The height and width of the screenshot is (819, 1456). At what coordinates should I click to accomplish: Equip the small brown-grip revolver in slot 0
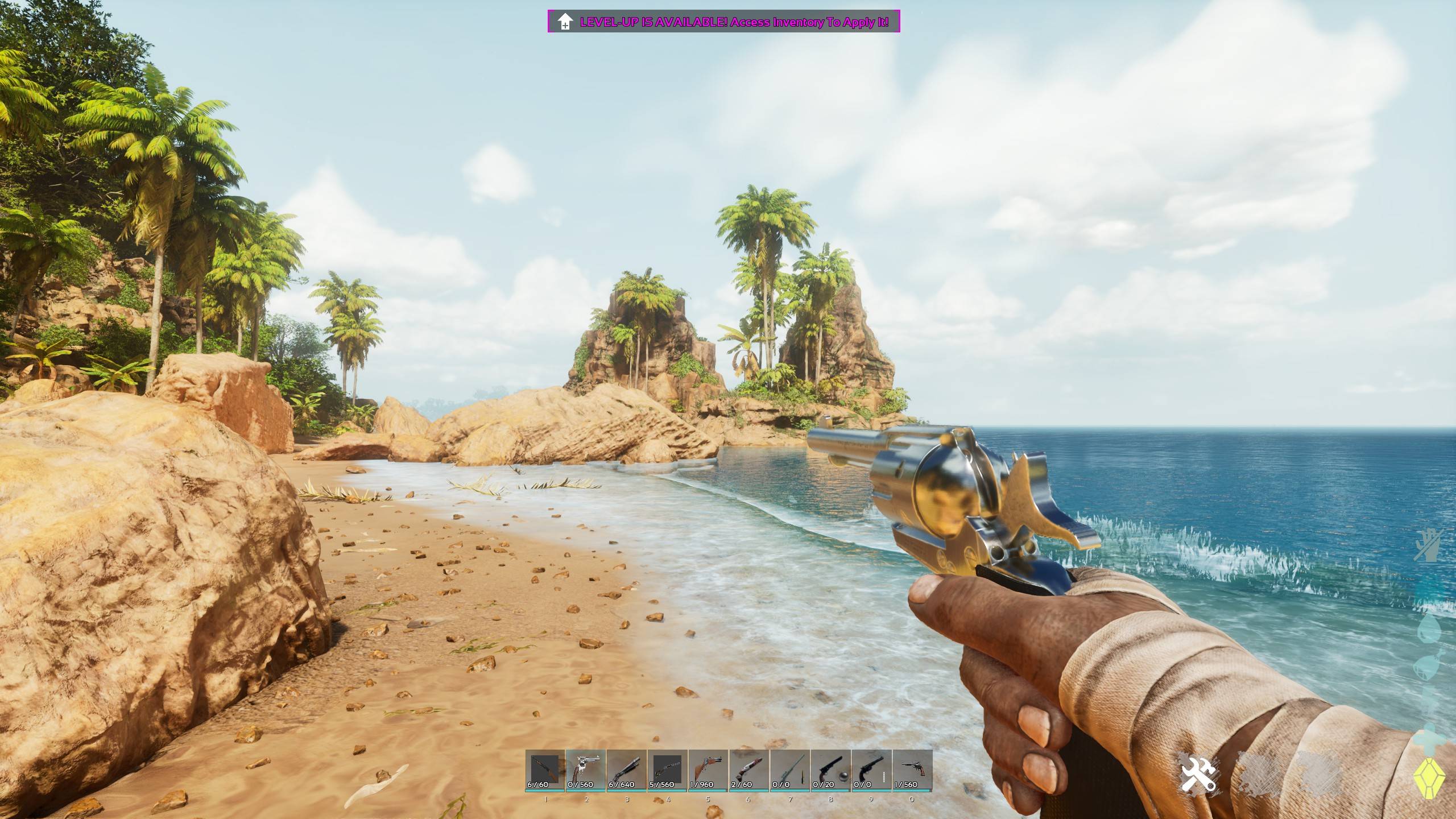pyautogui.click(x=912, y=770)
